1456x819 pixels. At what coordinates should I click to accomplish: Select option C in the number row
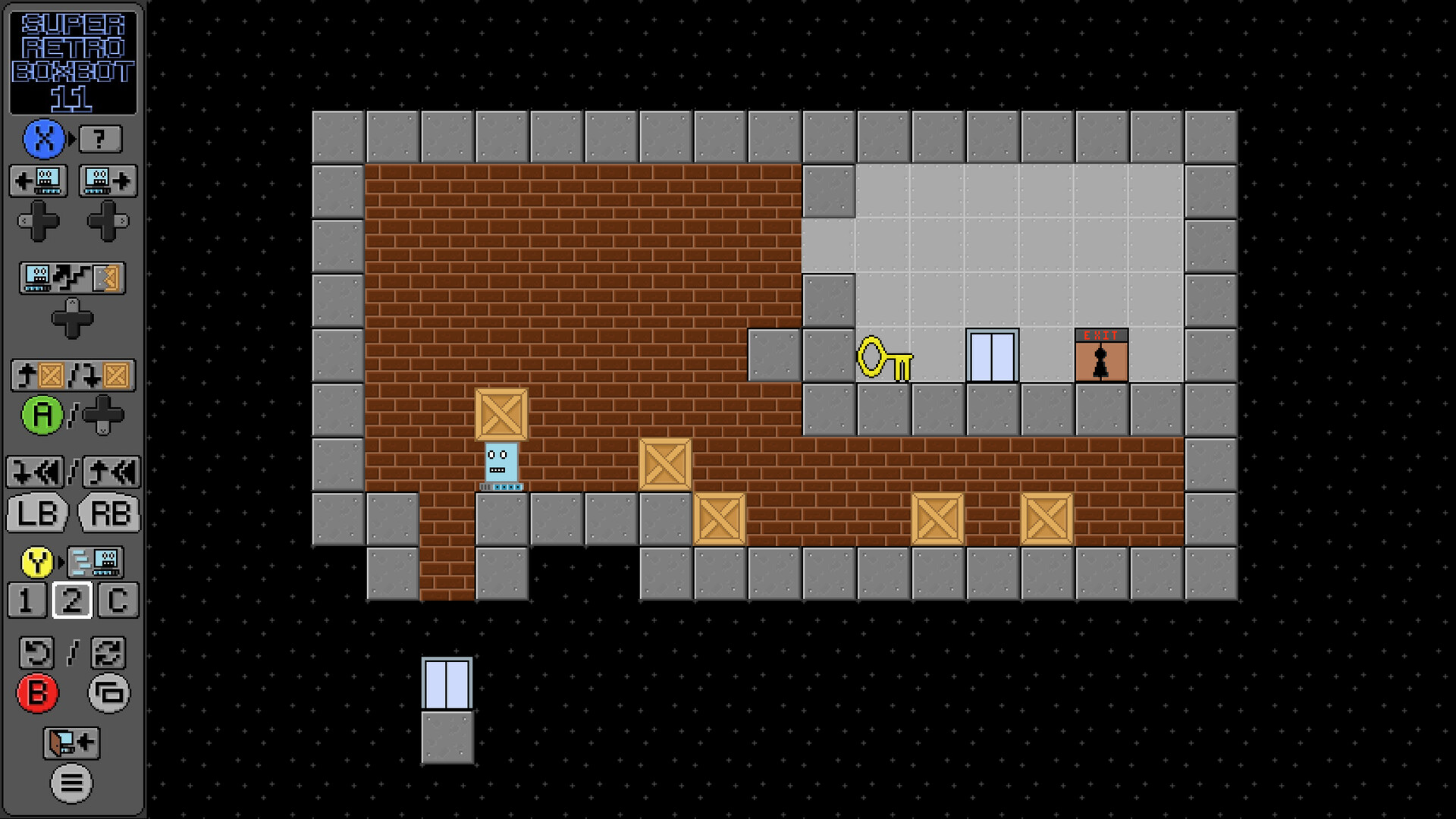pyautogui.click(x=119, y=601)
